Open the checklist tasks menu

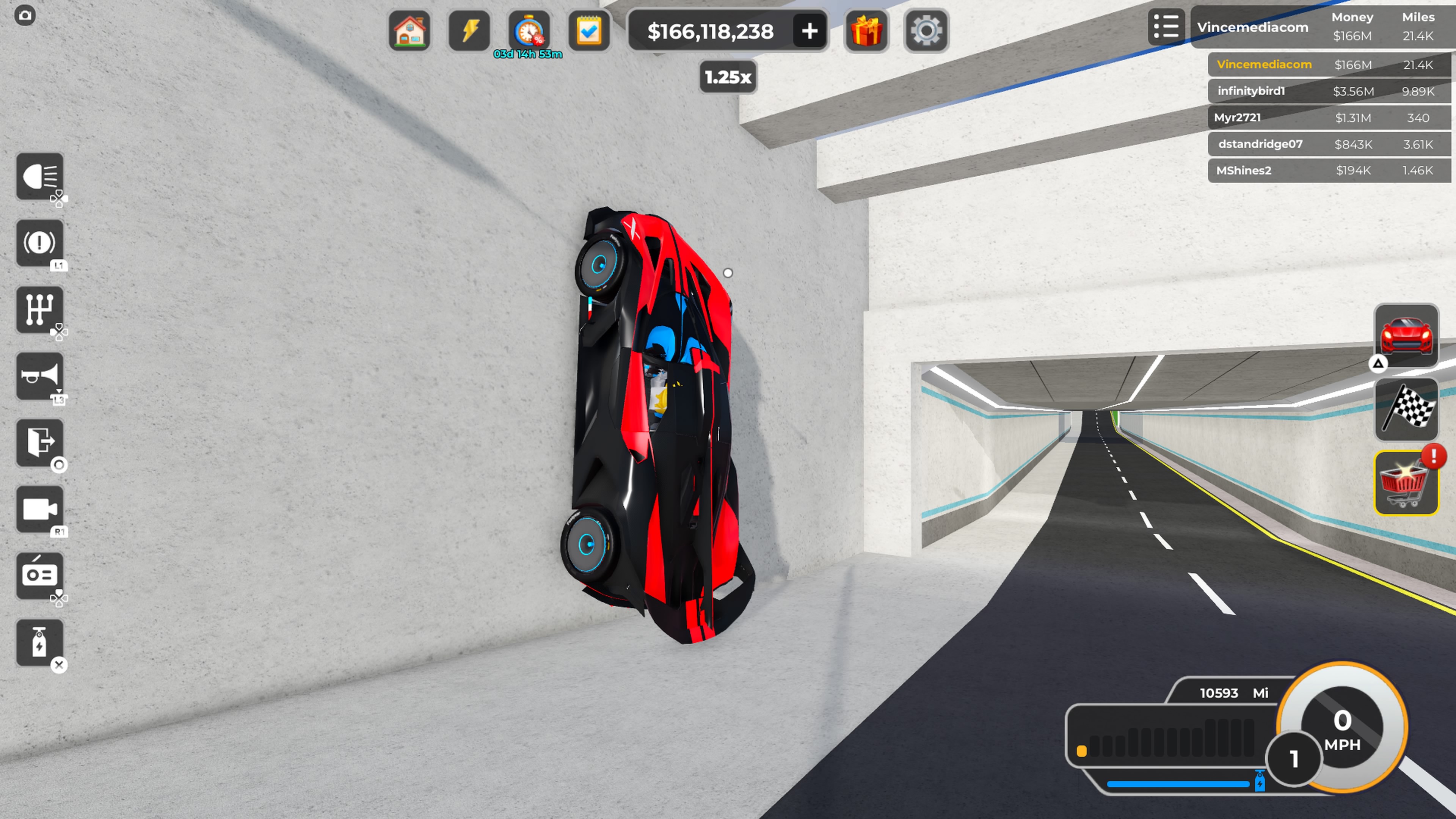coord(588,30)
